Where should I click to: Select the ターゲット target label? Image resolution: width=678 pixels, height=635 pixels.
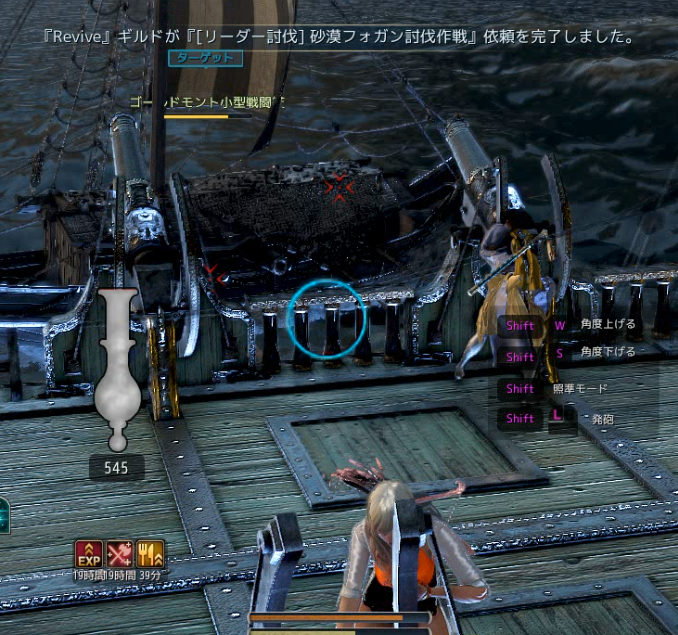[x=205, y=58]
